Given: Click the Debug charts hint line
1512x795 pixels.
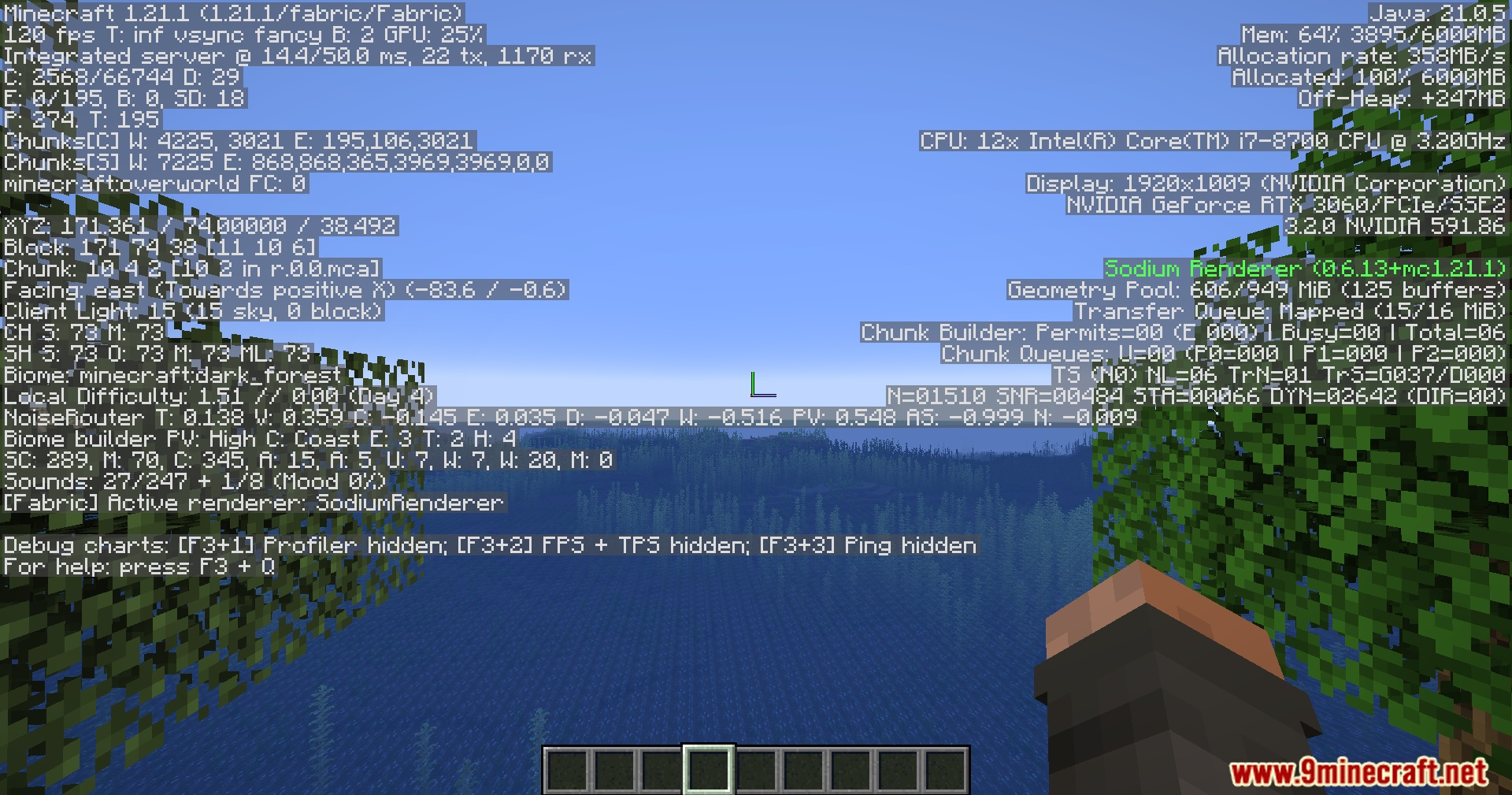Looking at the screenshot, I should (x=488, y=545).
